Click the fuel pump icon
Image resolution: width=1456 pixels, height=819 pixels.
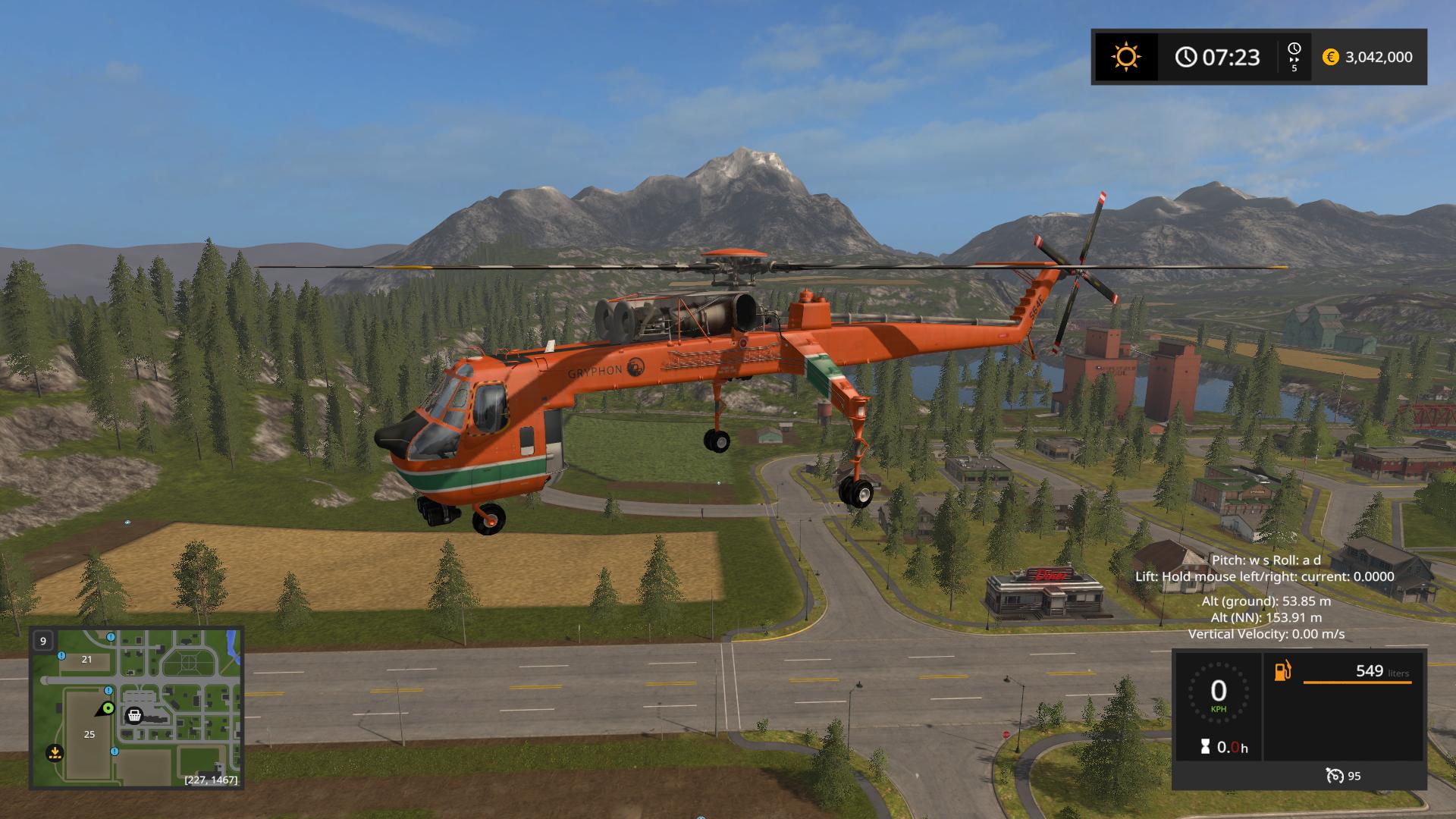pos(1282,671)
